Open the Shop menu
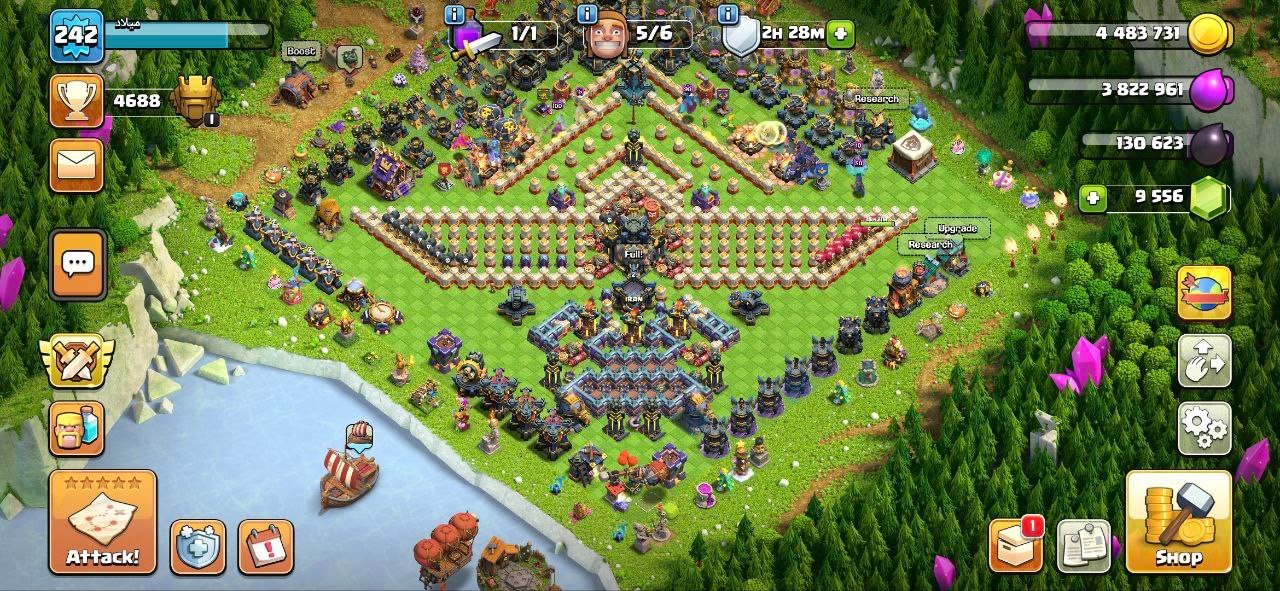1280x591 pixels. click(1177, 522)
